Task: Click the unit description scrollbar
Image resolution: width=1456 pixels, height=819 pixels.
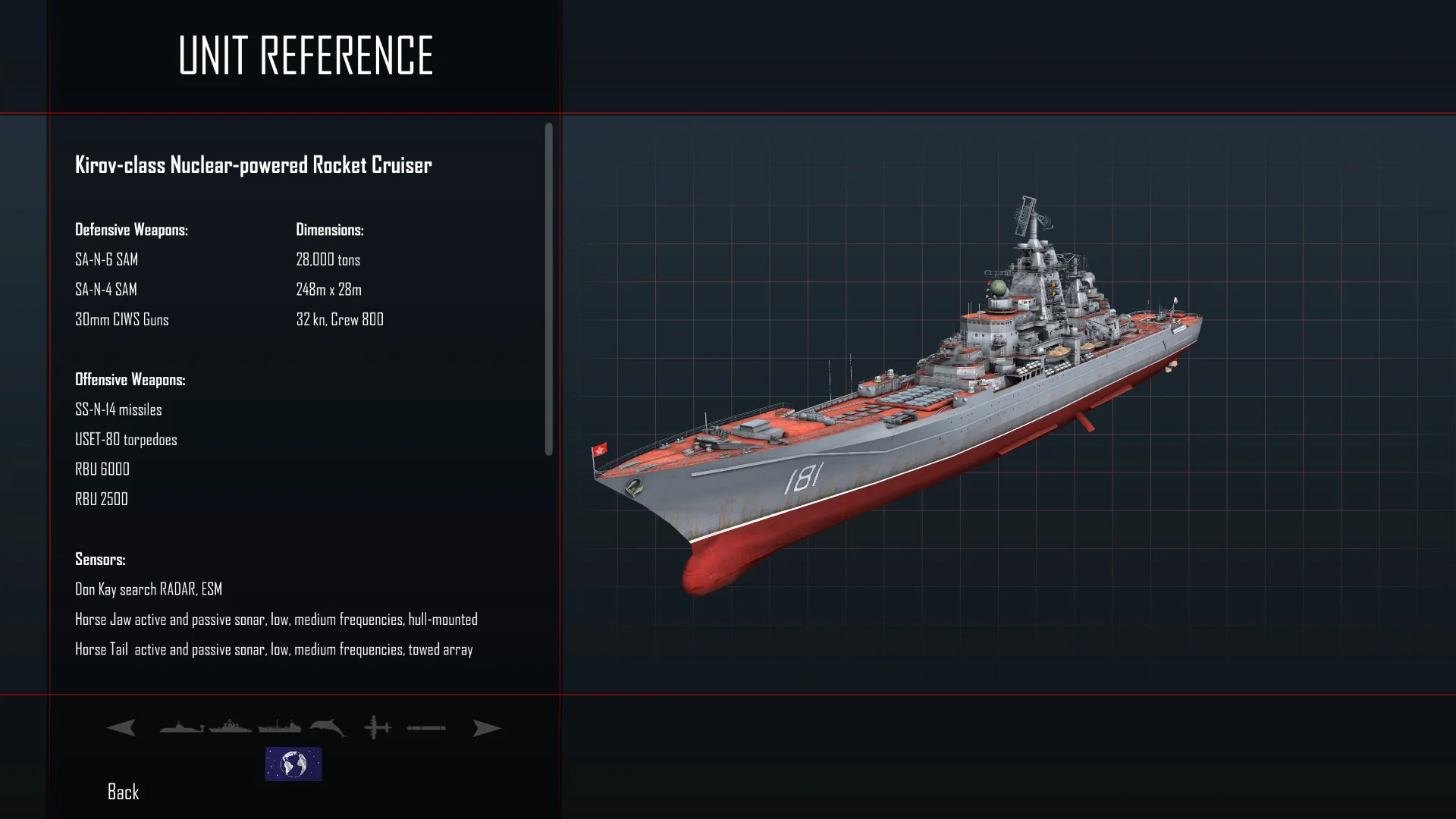Action: coord(549,289)
